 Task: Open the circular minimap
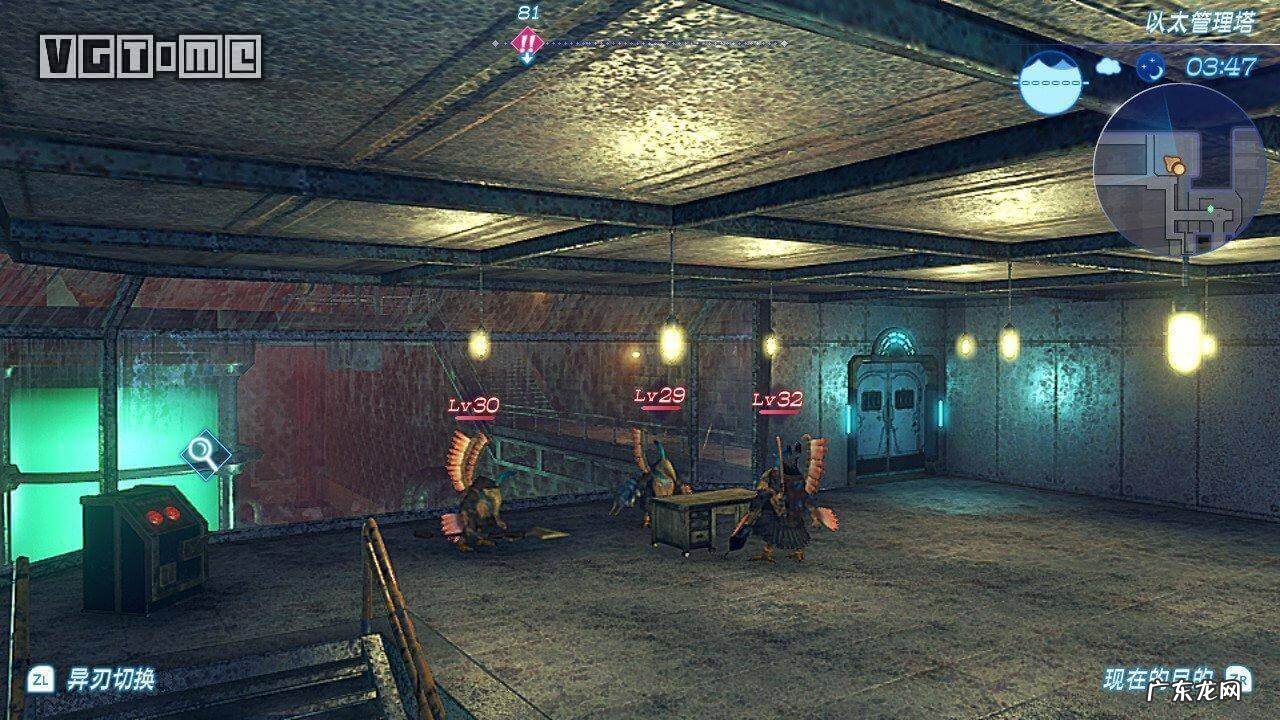[1179, 170]
